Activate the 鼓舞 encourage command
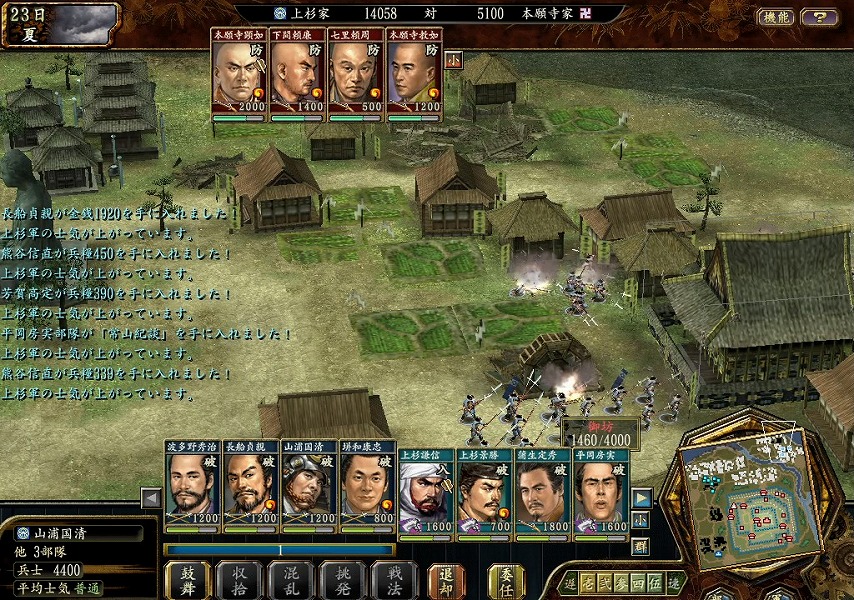The height and width of the screenshot is (600, 854). point(187,579)
